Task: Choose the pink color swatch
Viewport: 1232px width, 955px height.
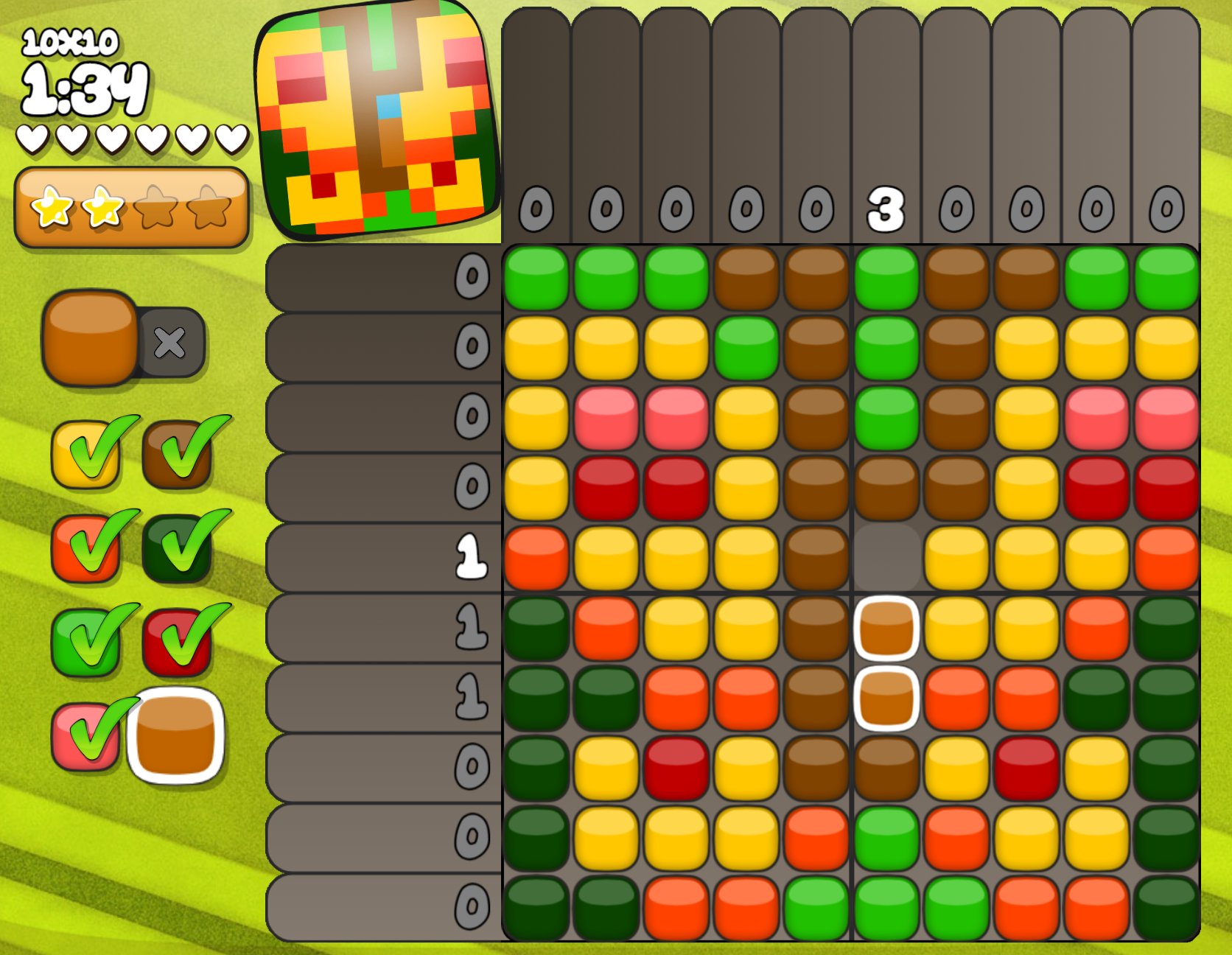Action: pyautogui.click(x=85, y=735)
